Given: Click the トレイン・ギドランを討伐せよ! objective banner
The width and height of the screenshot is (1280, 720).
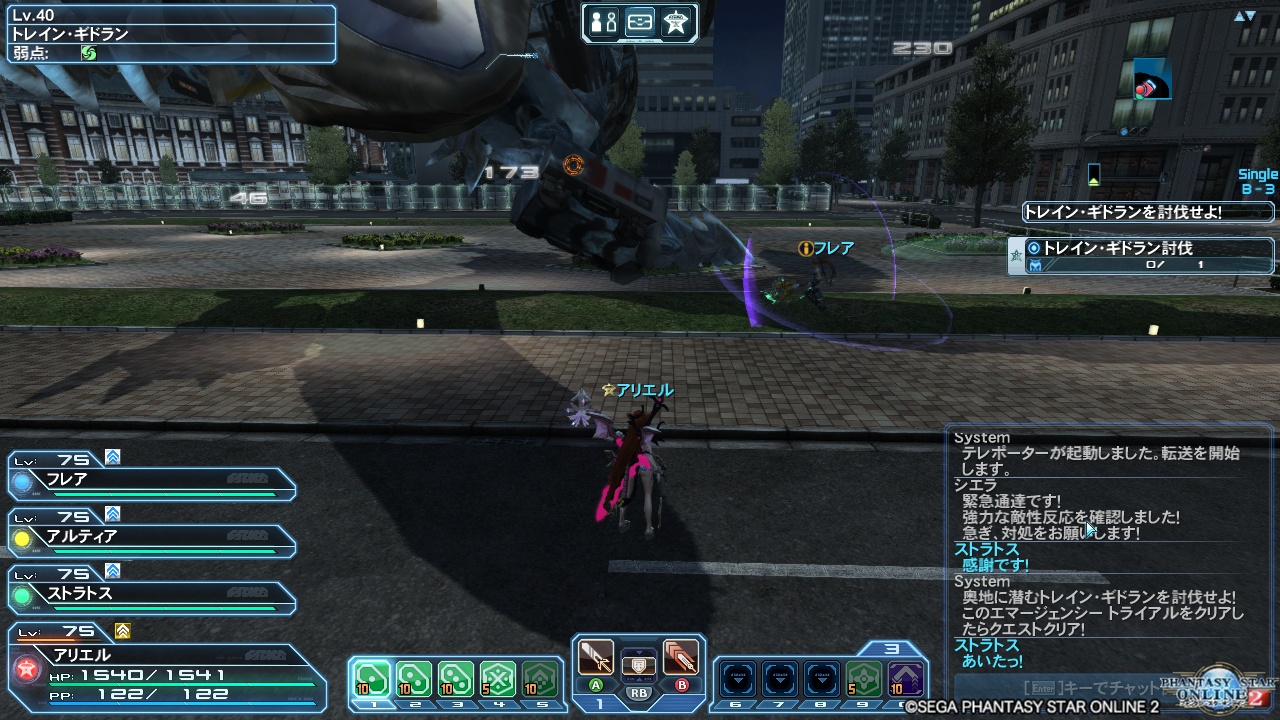Looking at the screenshot, I should [1150, 211].
